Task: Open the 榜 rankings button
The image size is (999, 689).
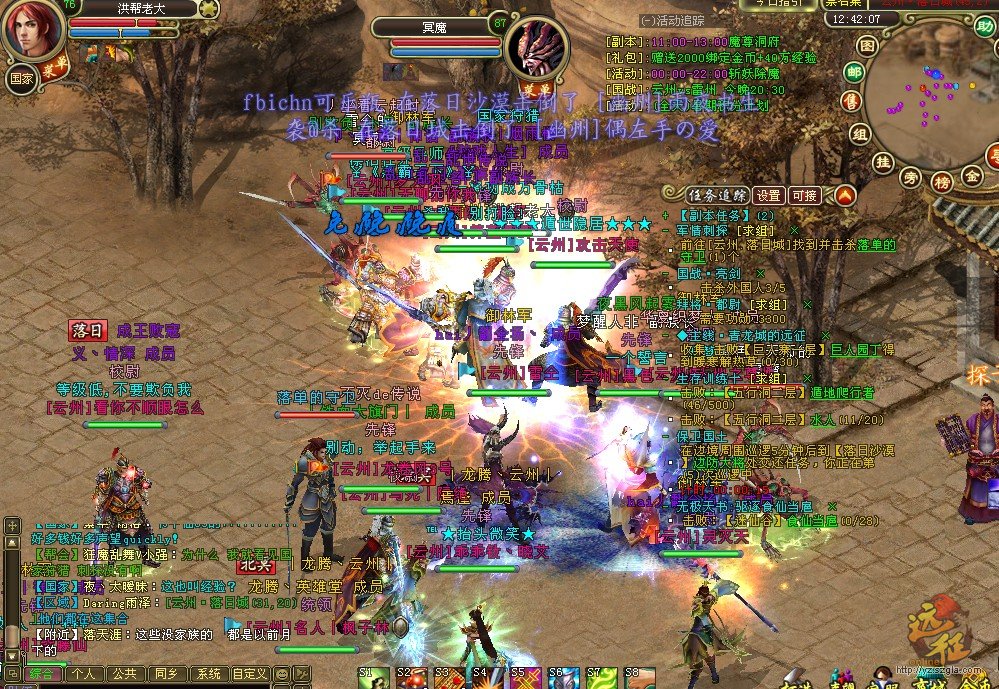Action: coord(940,181)
